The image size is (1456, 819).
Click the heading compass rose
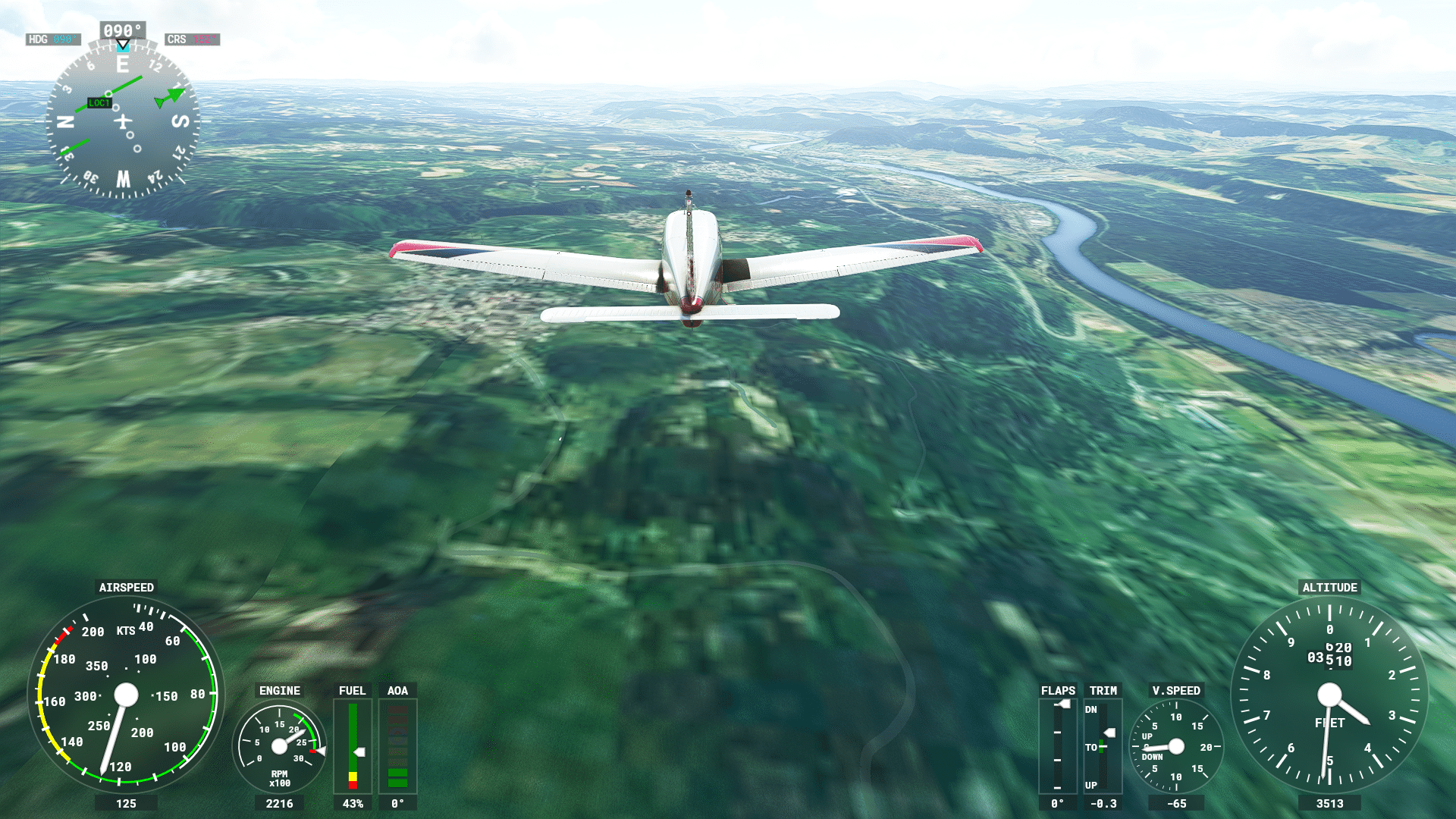(122, 121)
